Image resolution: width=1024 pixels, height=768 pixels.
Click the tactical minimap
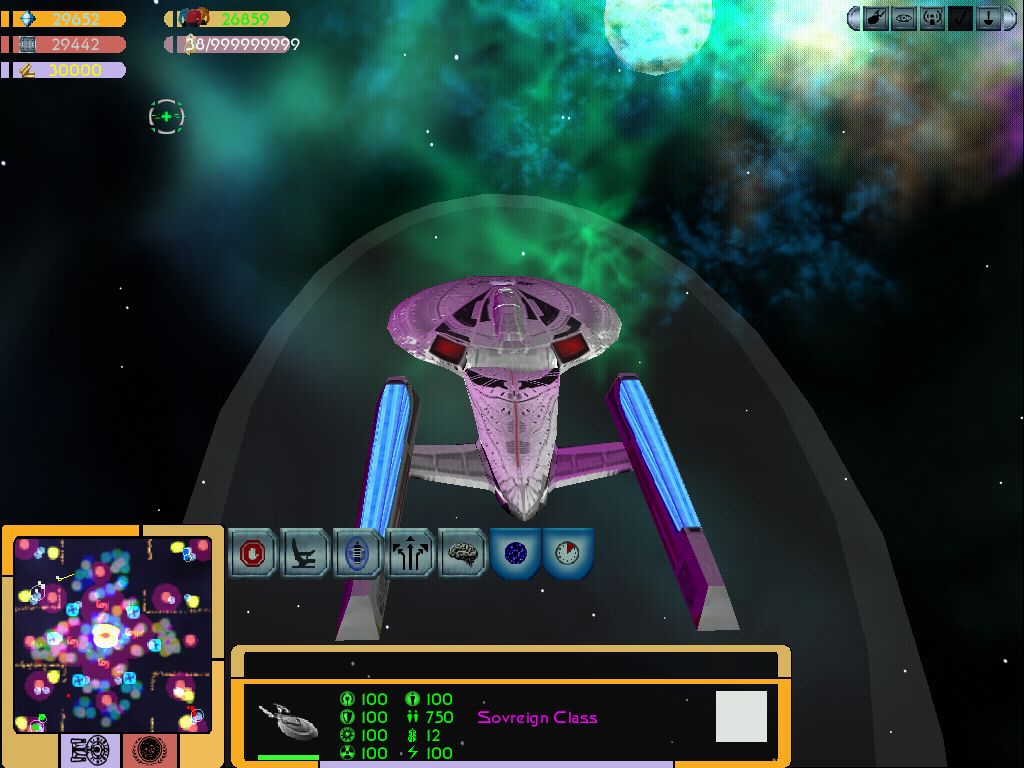tap(112, 632)
